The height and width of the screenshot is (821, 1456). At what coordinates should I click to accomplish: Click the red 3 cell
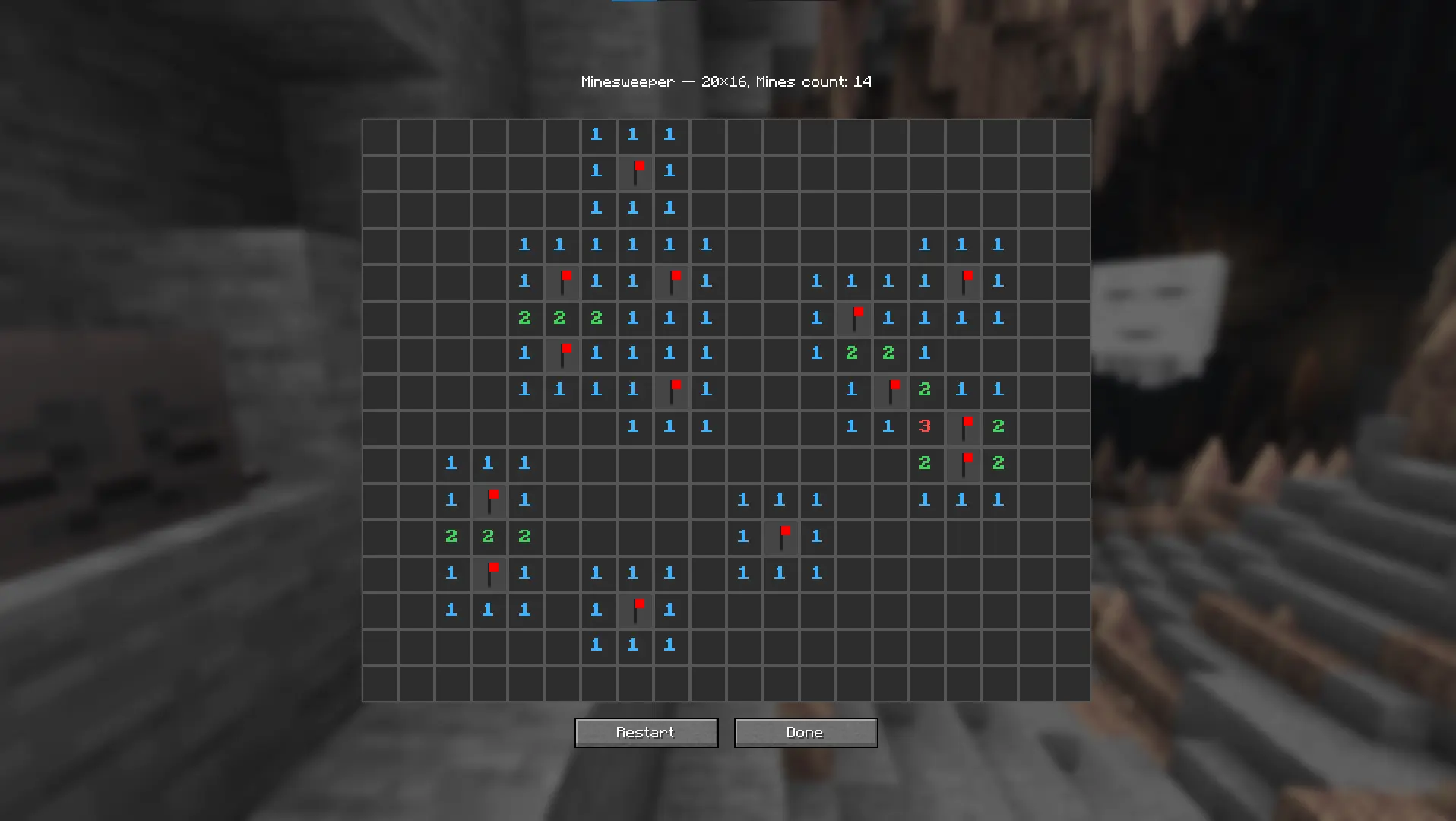click(925, 427)
